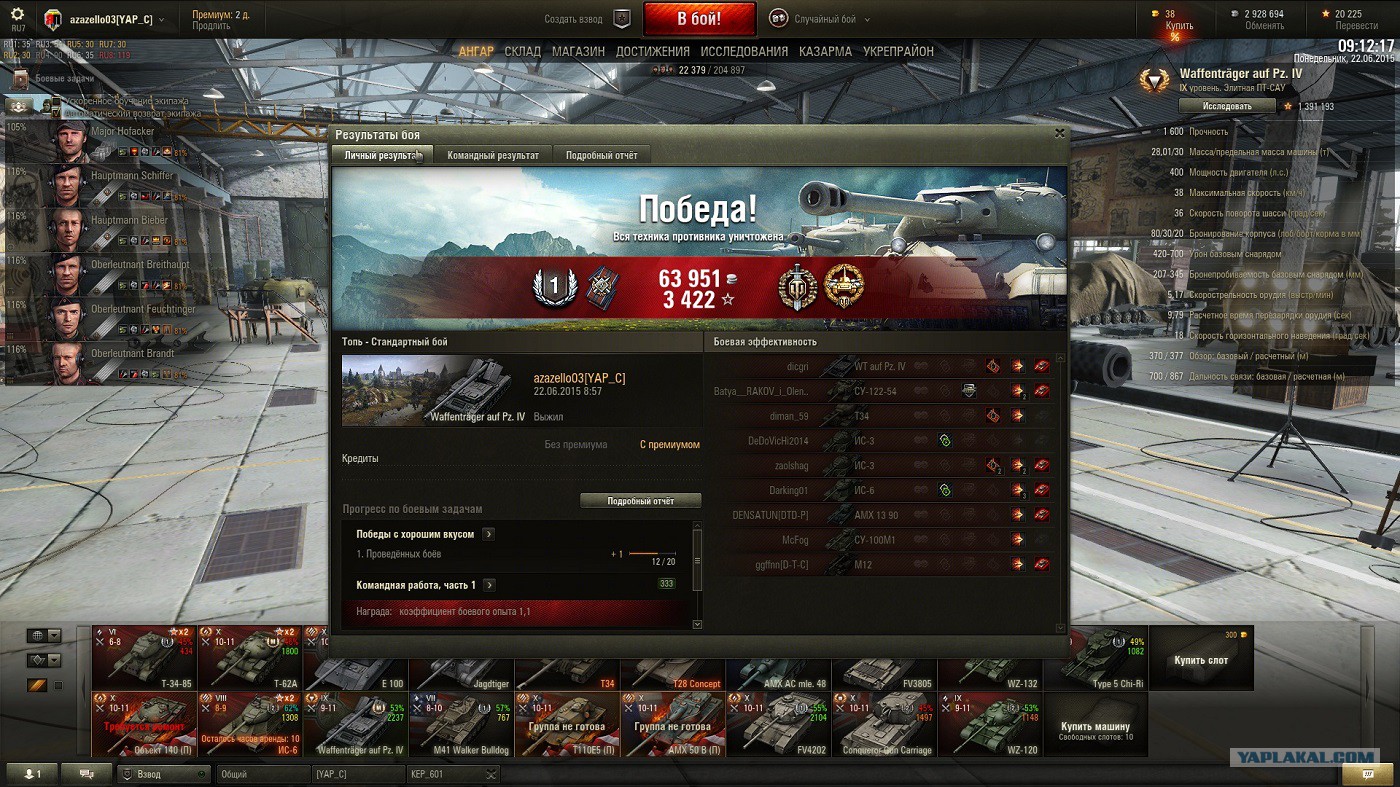
Task: Go to the КАЗАРМА section
Action: click(825, 51)
